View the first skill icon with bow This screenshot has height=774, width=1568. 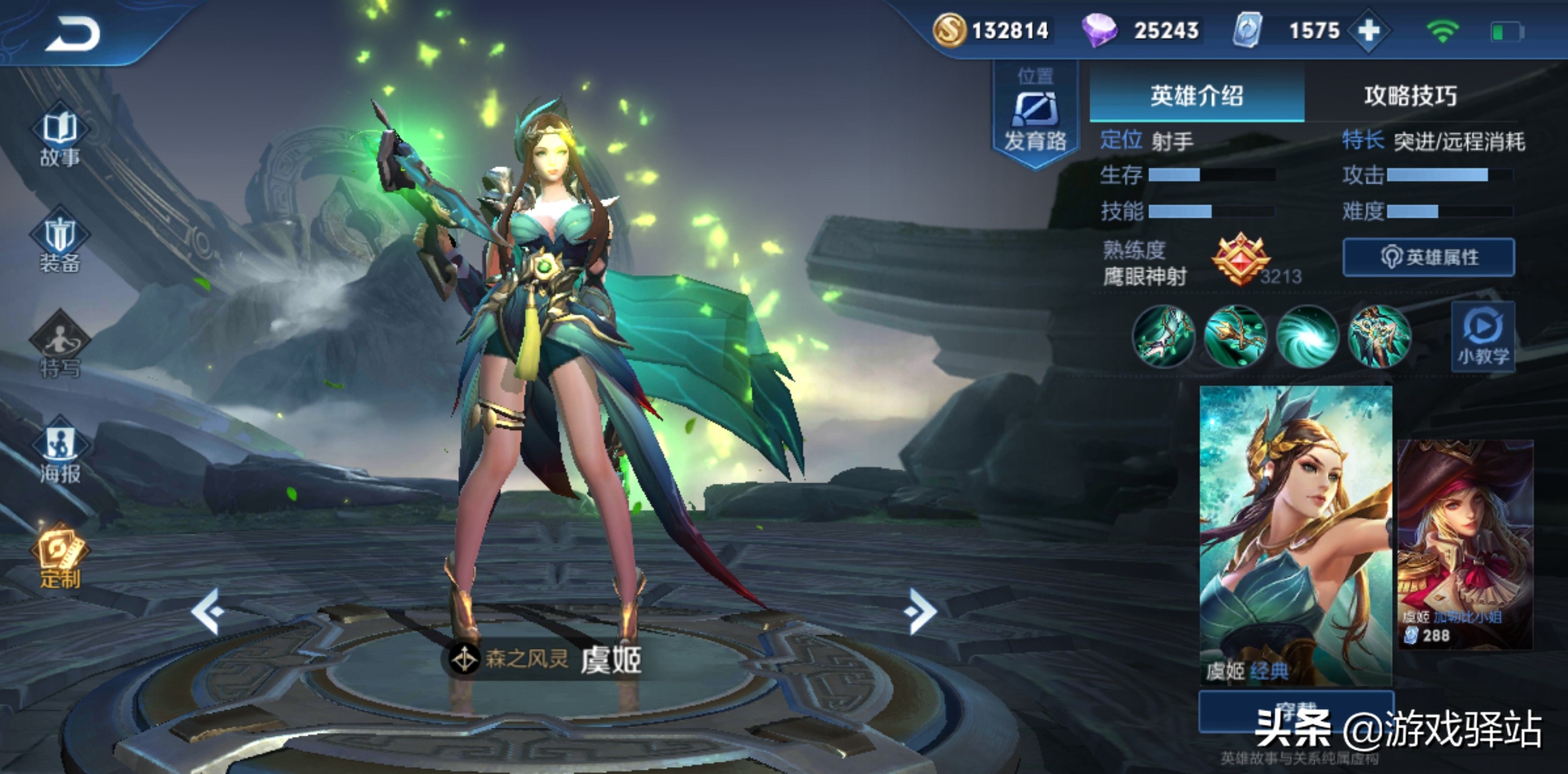1163,336
